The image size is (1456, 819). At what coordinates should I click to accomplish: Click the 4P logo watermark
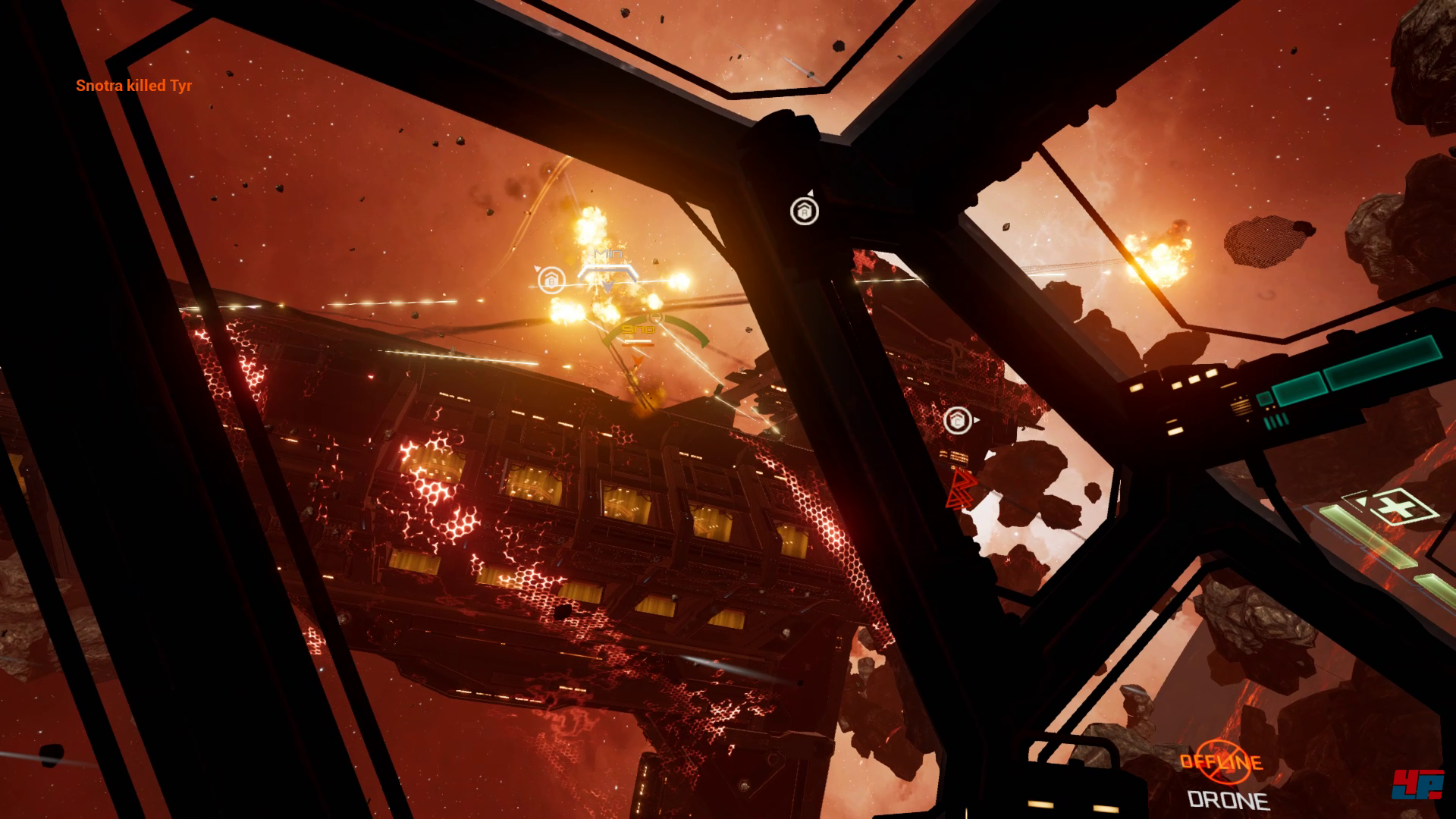coord(1417,784)
